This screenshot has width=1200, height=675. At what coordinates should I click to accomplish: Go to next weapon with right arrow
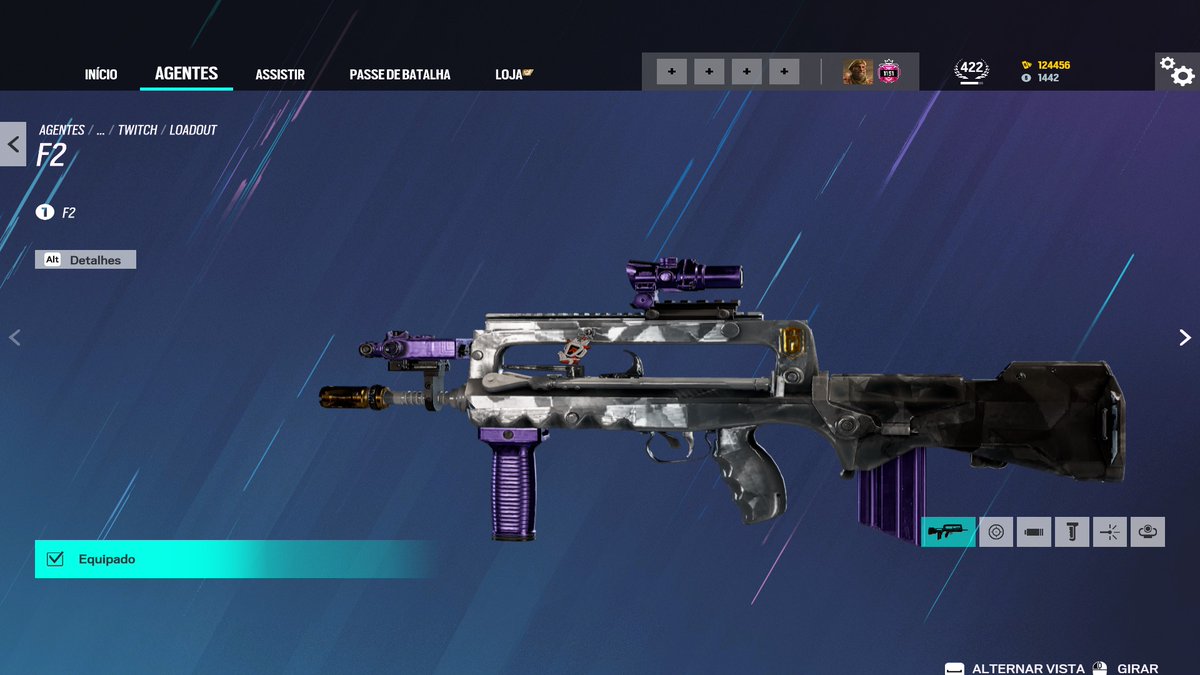[1185, 338]
